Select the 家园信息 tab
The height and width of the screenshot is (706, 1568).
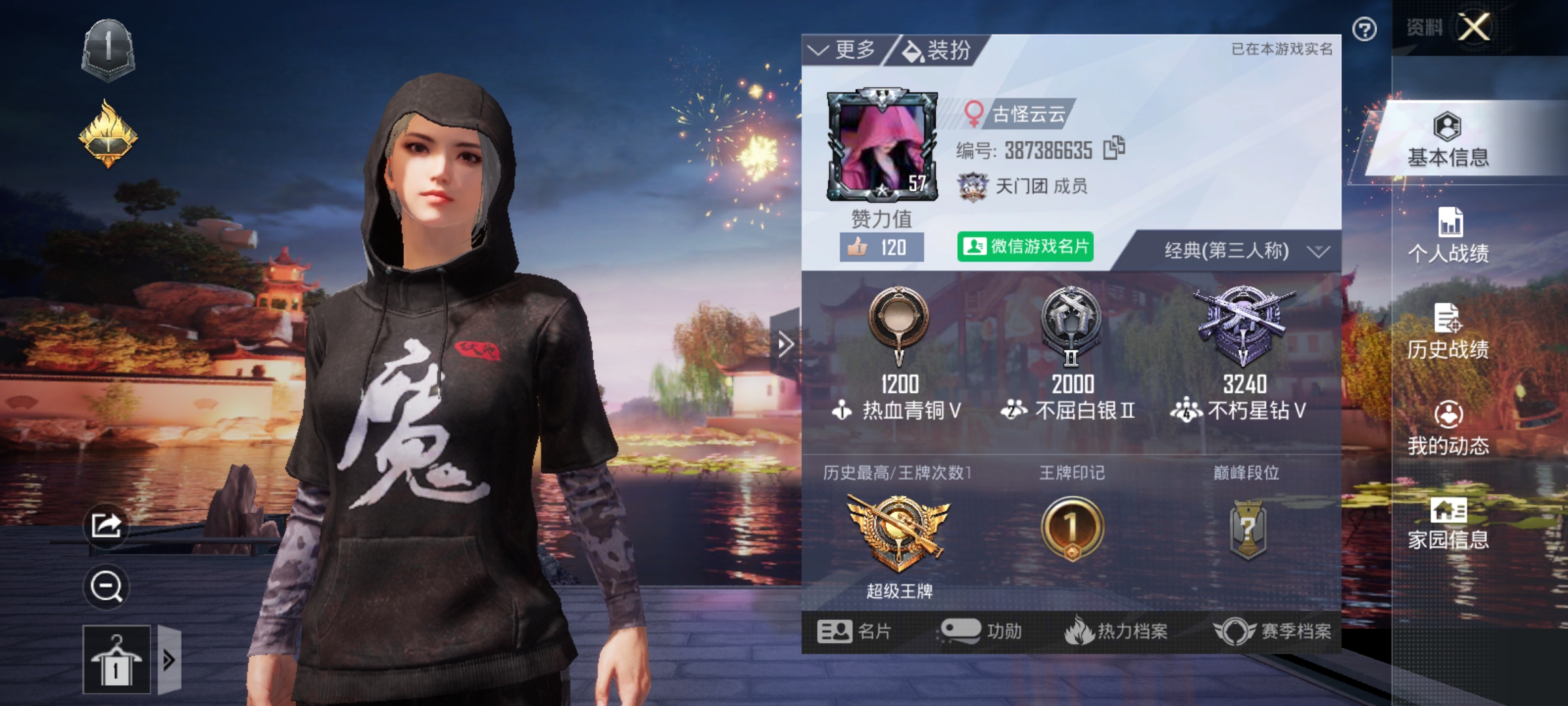[1448, 524]
